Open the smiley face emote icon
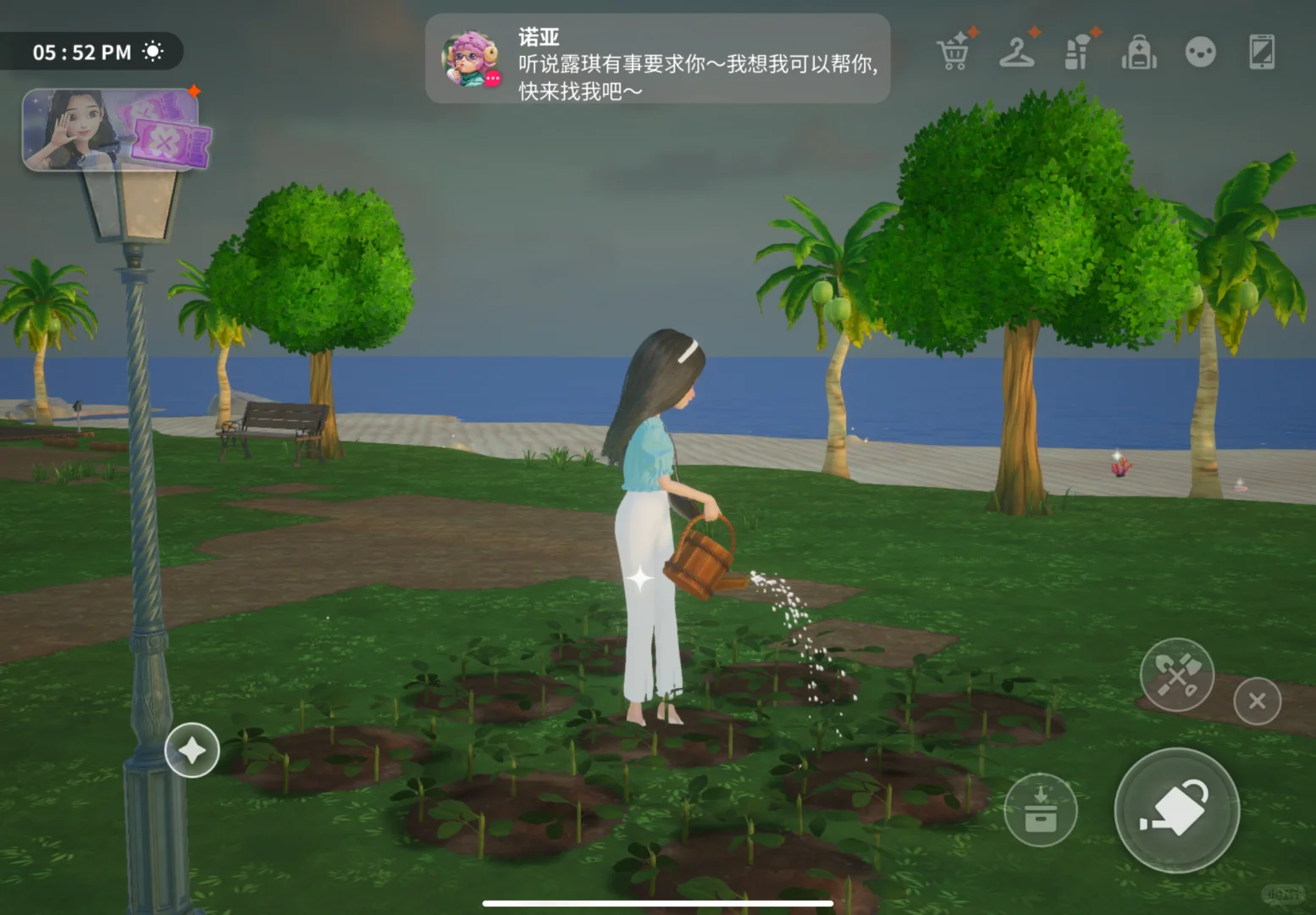Image resolution: width=1316 pixels, height=915 pixels. (1202, 53)
